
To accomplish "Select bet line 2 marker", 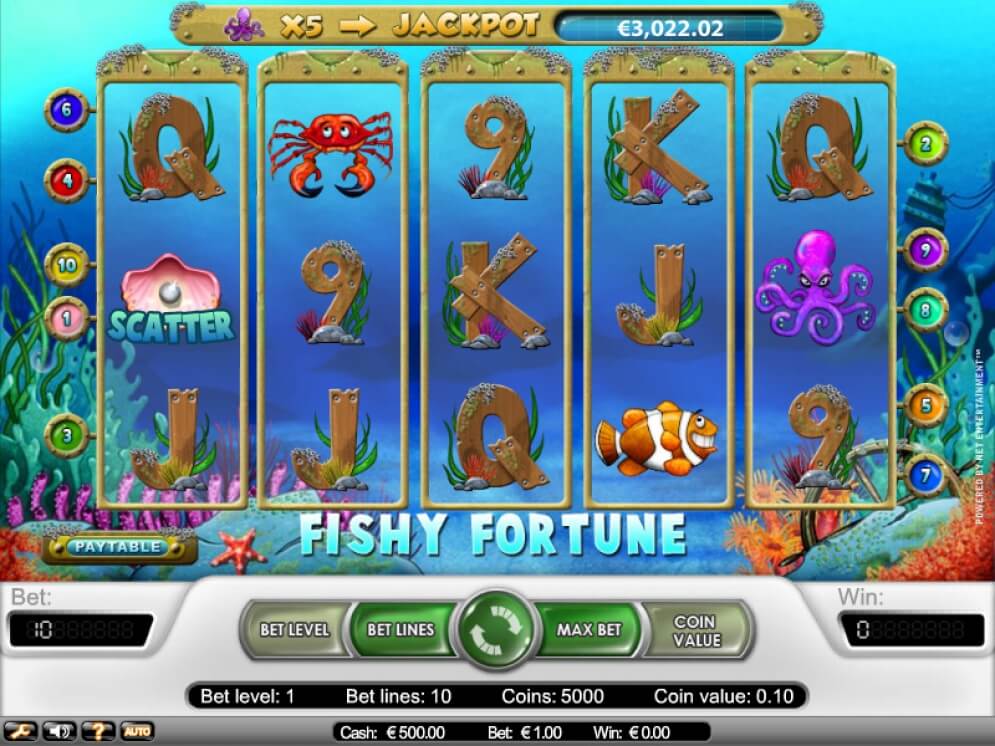I will click(x=926, y=145).
